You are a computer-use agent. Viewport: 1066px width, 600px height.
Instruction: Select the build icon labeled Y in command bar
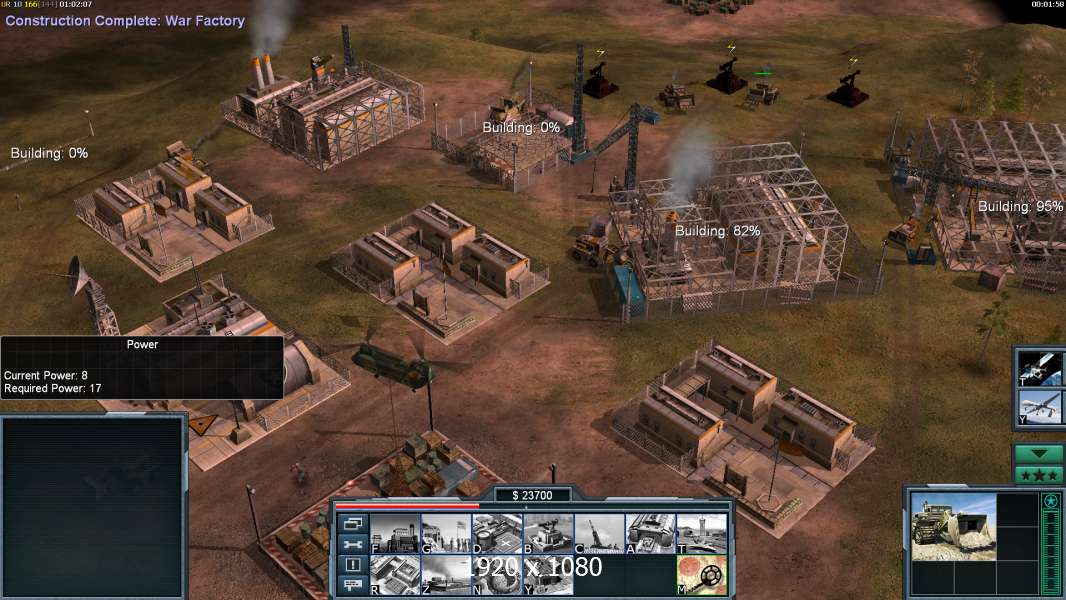click(x=548, y=575)
